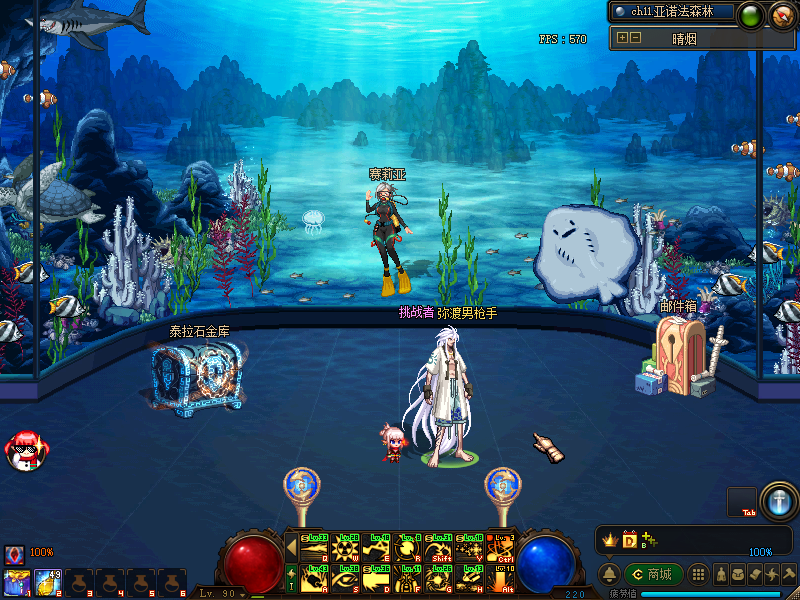Collapse the minimap with the minus button
The height and width of the screenshot is (600, 800).
point(634,38)
